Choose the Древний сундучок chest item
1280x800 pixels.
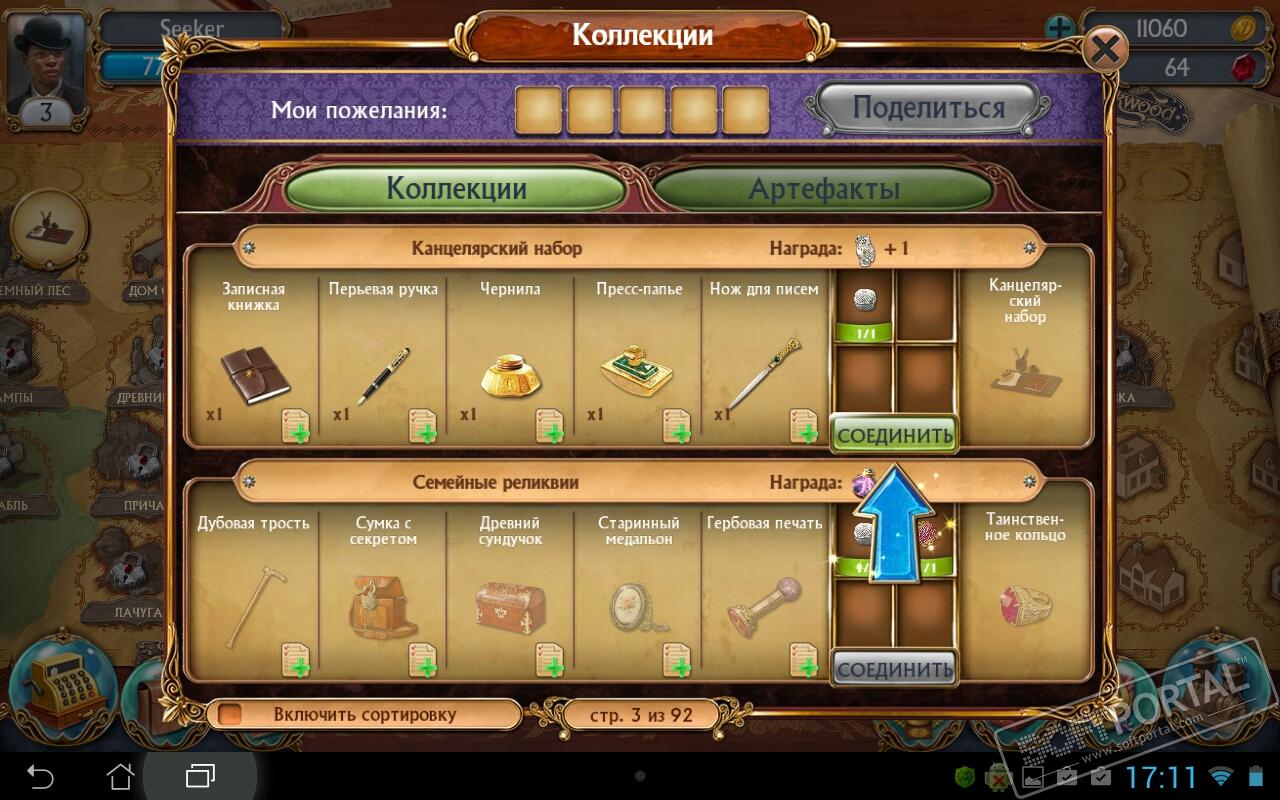coord(510,606)
